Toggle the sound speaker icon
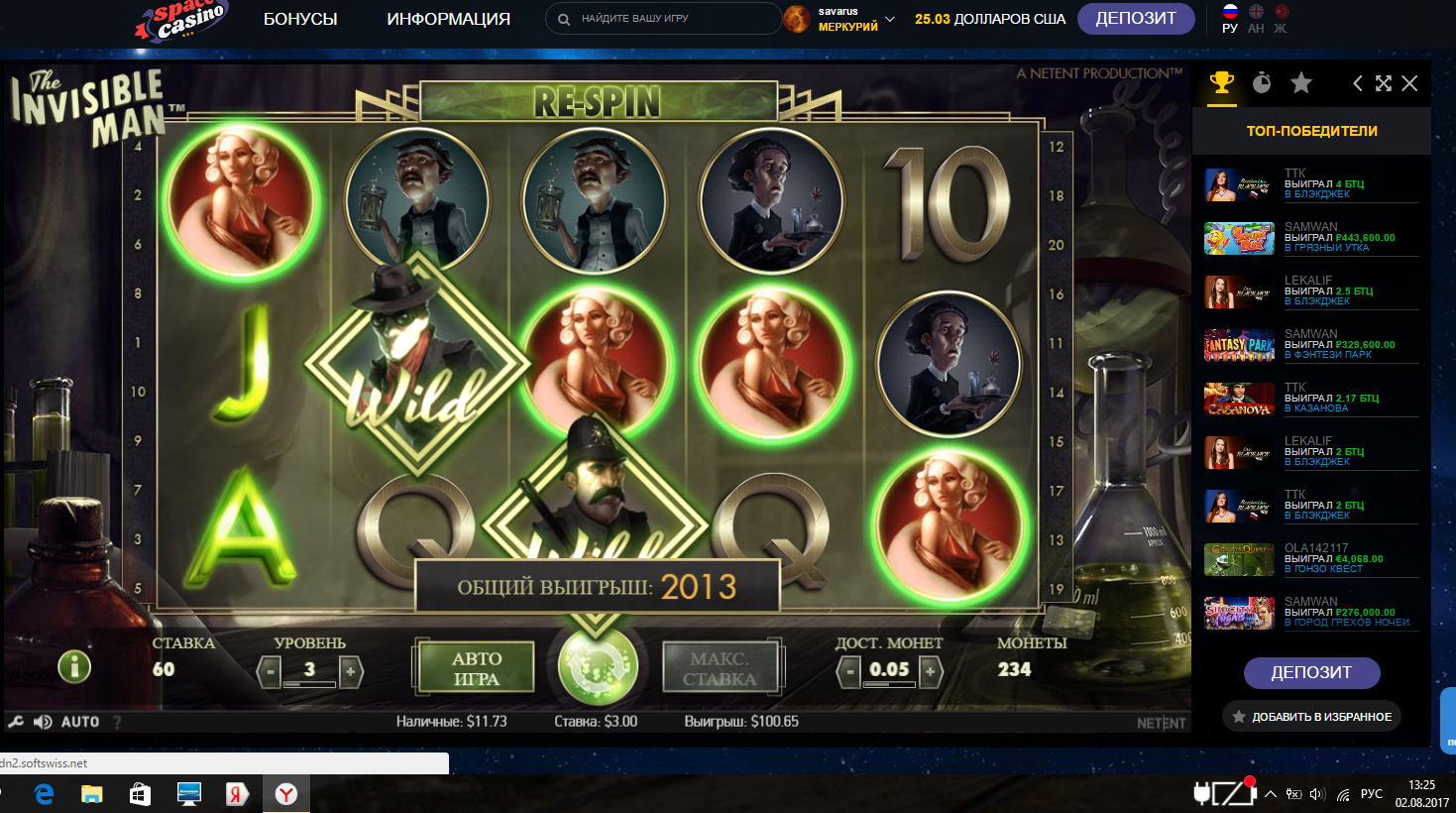Image resolution: width=1456 pixels, height=813 pixels. tap(43, 722)
